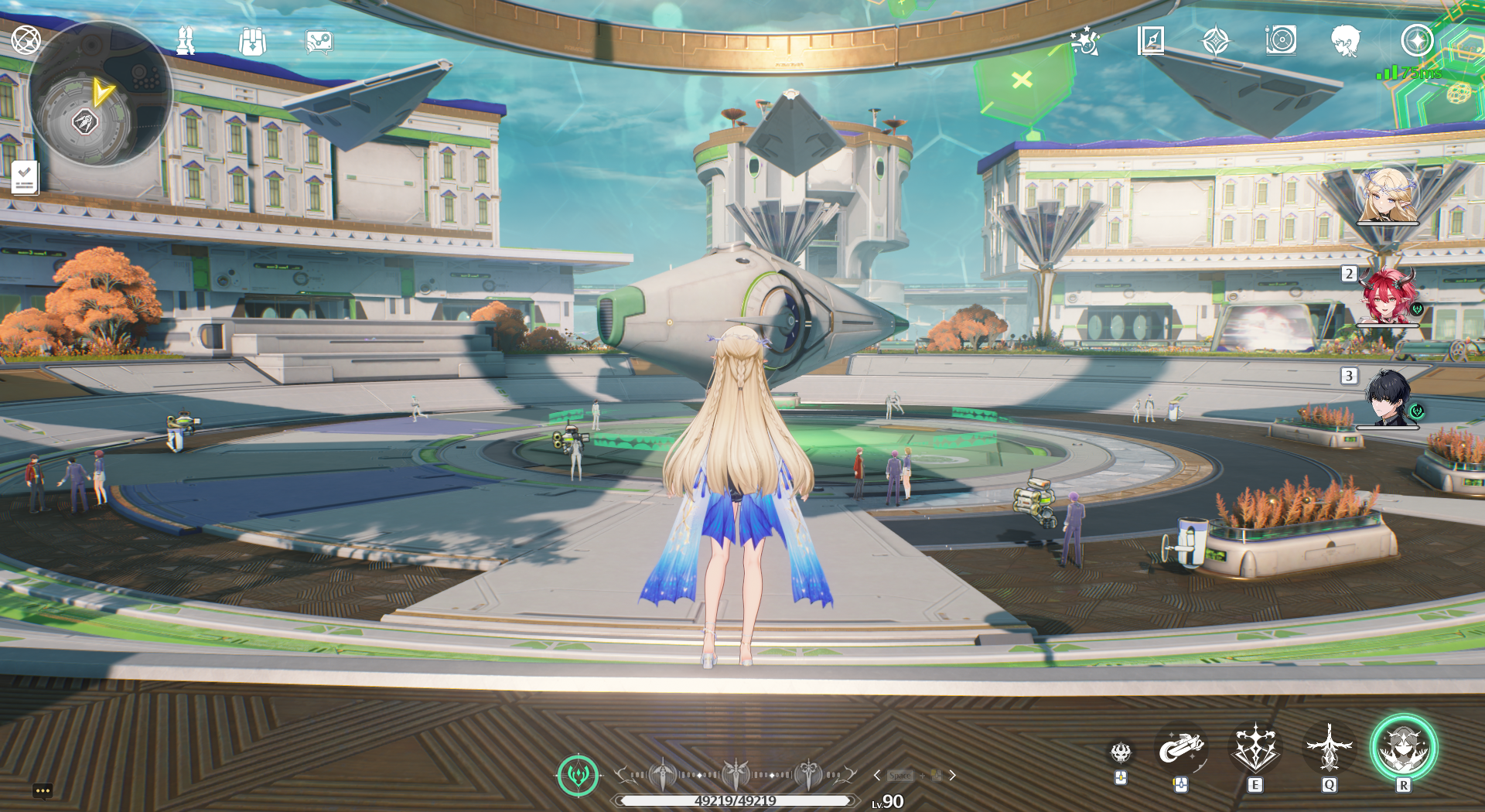Open the terminal menu globe icon
The height and width of the screenshot is (812, 1485).
click(x=26, y=39)
